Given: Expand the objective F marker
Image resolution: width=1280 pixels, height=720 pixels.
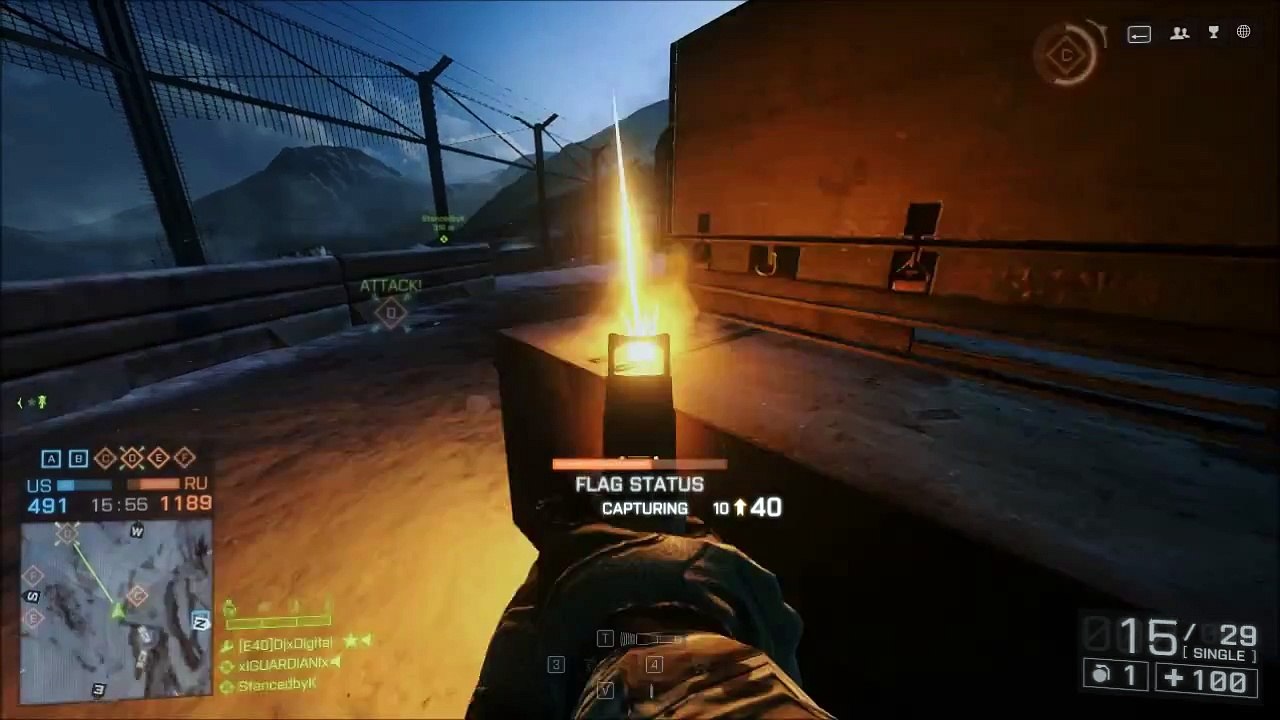Looking at the screenshot, I should tap(184, 458).
